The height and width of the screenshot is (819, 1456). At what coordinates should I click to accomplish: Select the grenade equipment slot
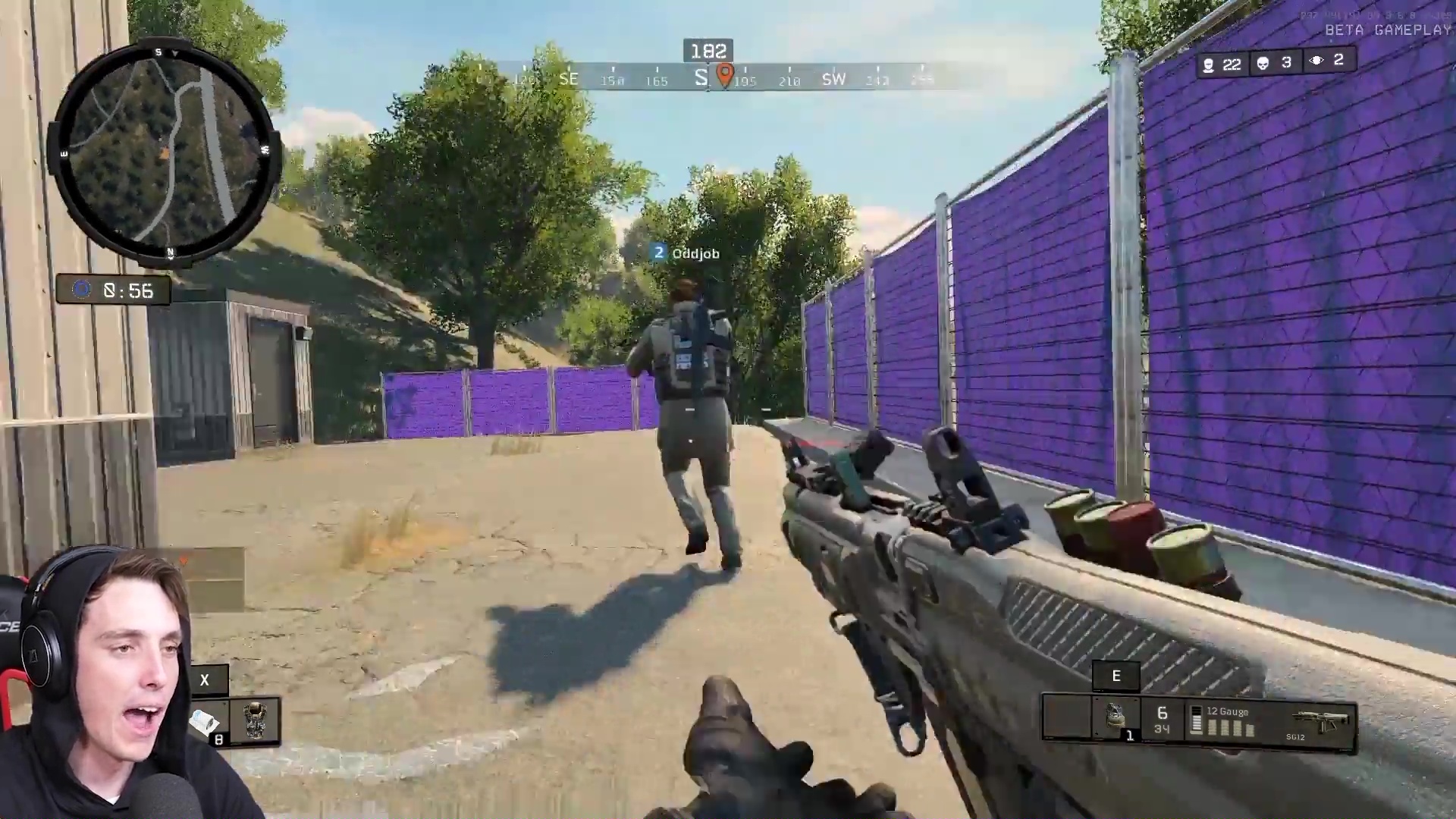1115,717
